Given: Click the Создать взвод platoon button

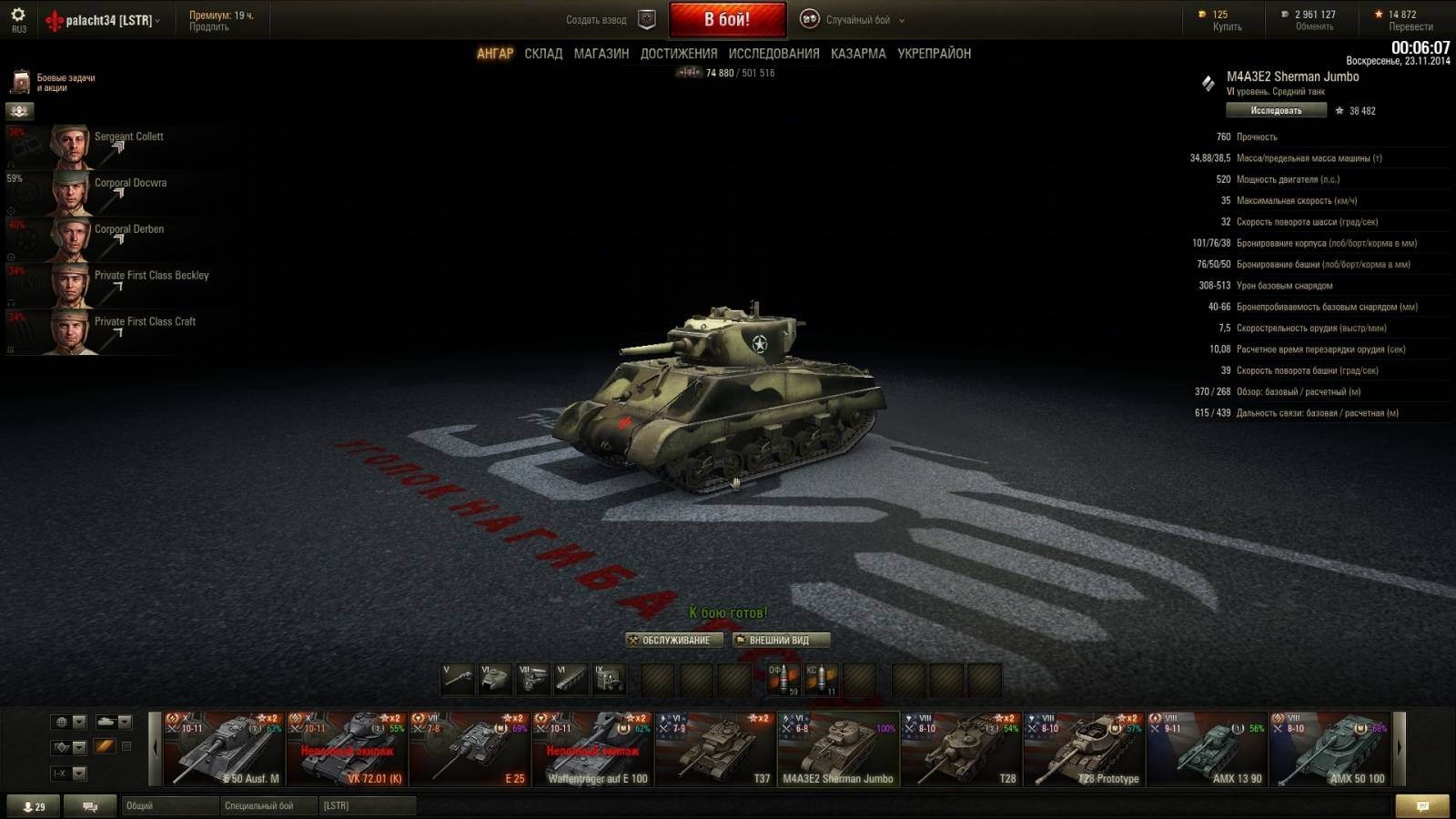Looking at the screenshot, I should [x=610, y=19].
